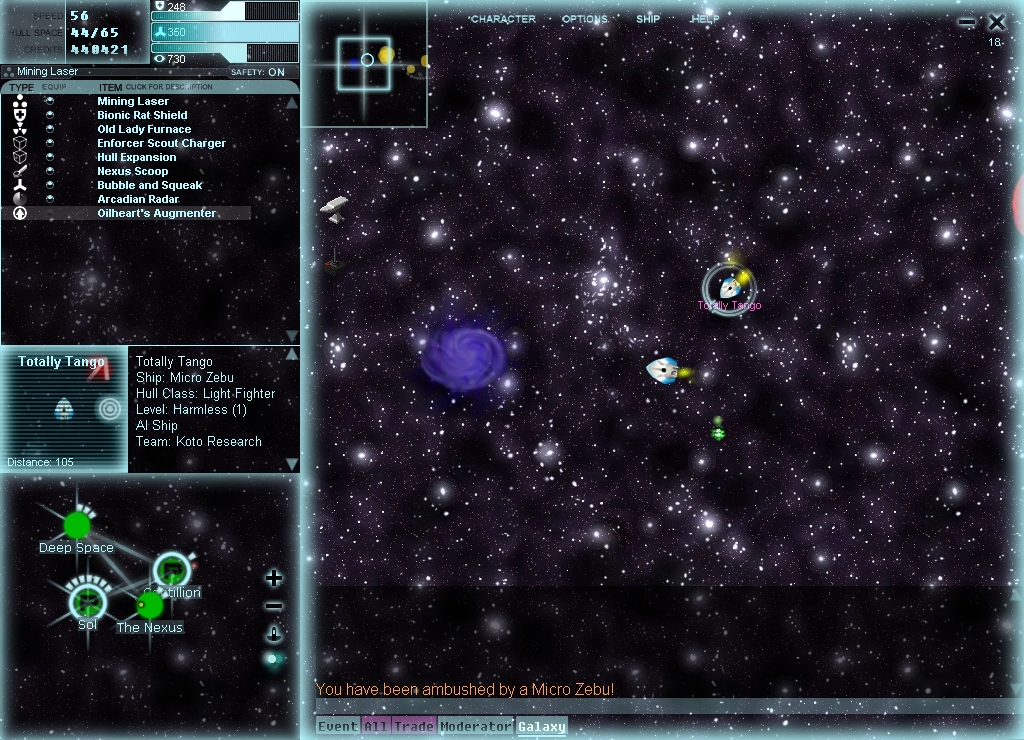Zoom in the galaxy map
This screenshot has width=1024, height=740.
click(274, 578)
